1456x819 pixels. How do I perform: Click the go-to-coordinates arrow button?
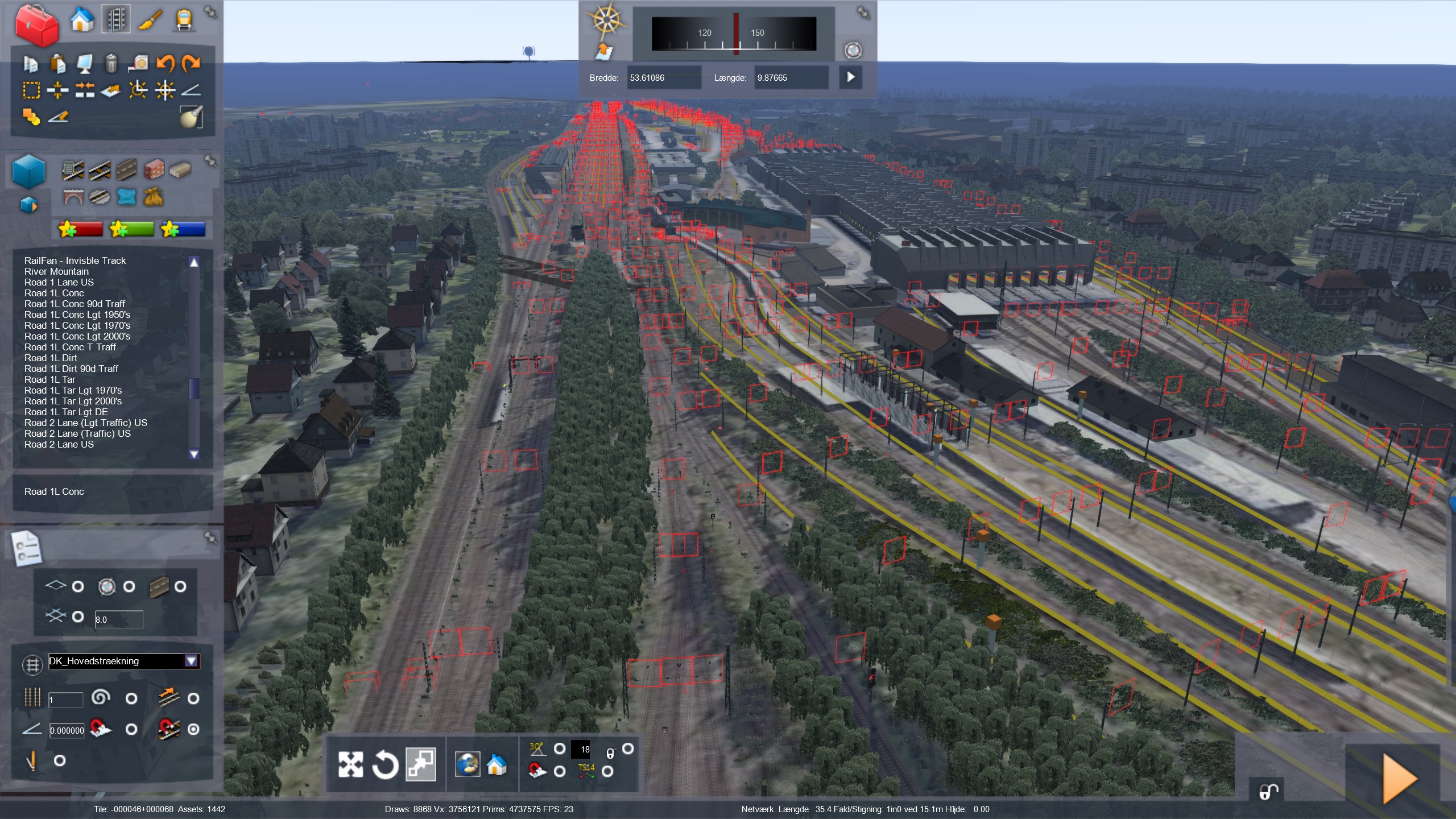[850, 77]
